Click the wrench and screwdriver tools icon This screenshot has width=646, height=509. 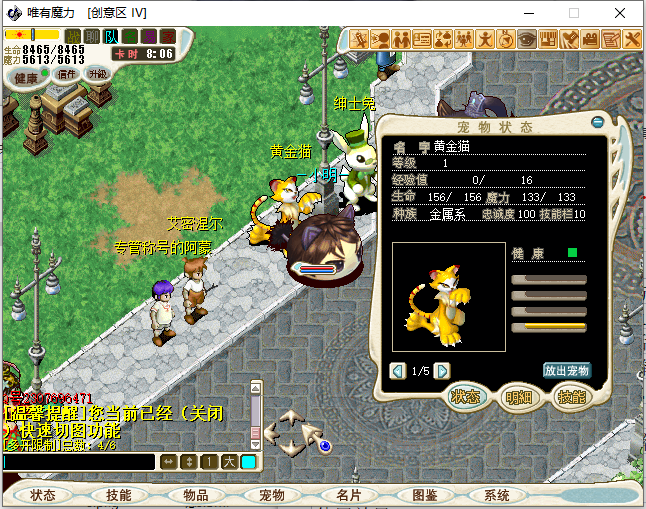click(x=633, y=40)
